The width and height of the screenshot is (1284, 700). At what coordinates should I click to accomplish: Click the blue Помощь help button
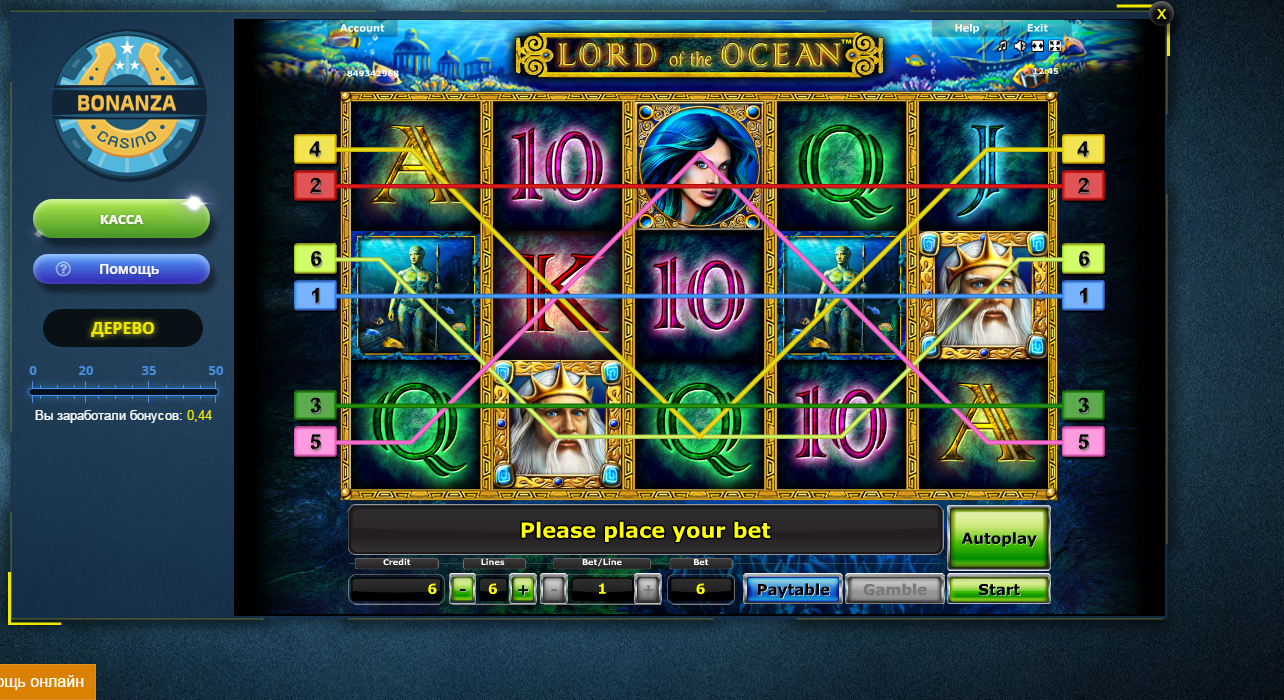(x=121, y=269)
